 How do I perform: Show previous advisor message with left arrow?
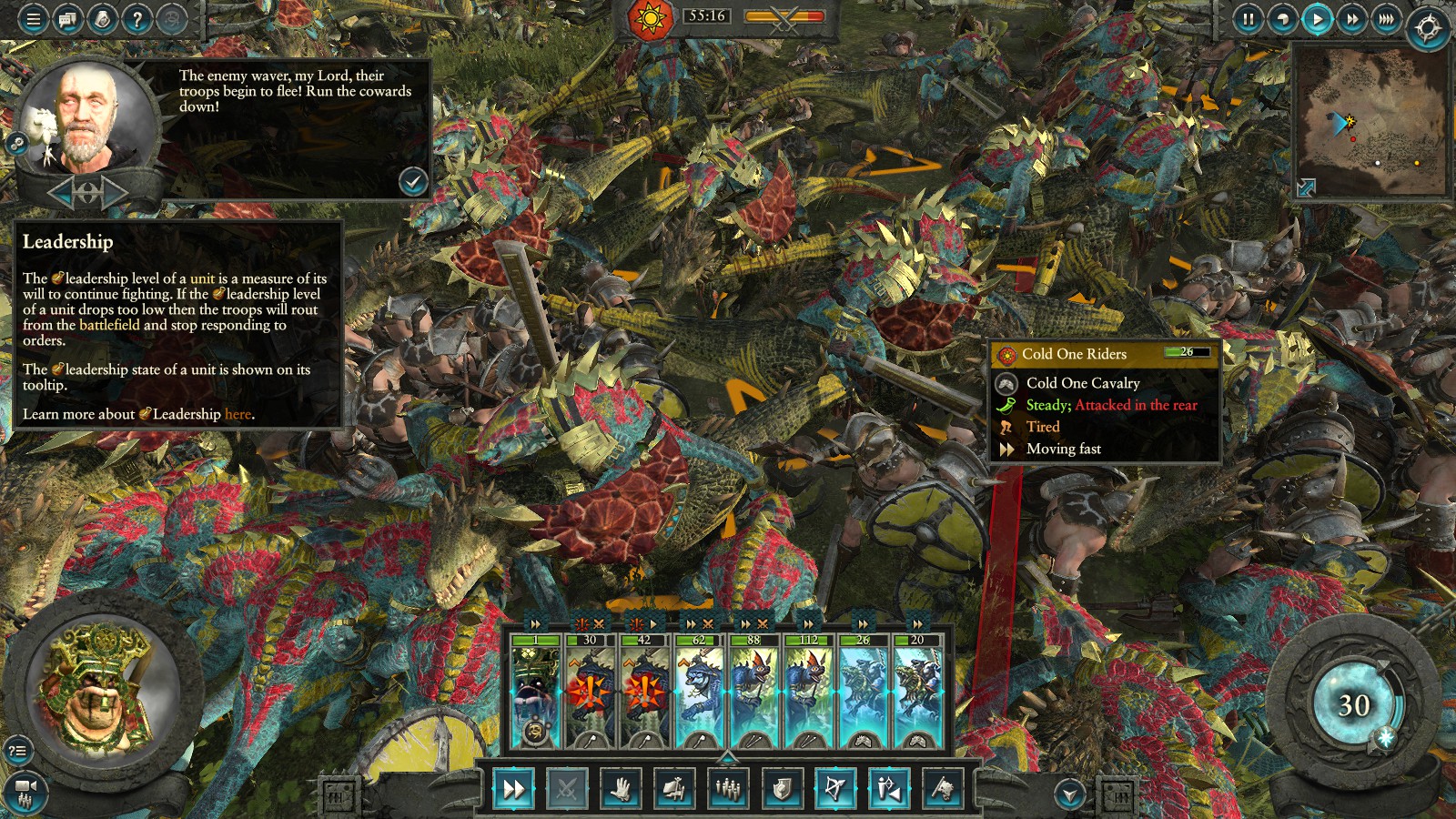[x=61, y=193]
